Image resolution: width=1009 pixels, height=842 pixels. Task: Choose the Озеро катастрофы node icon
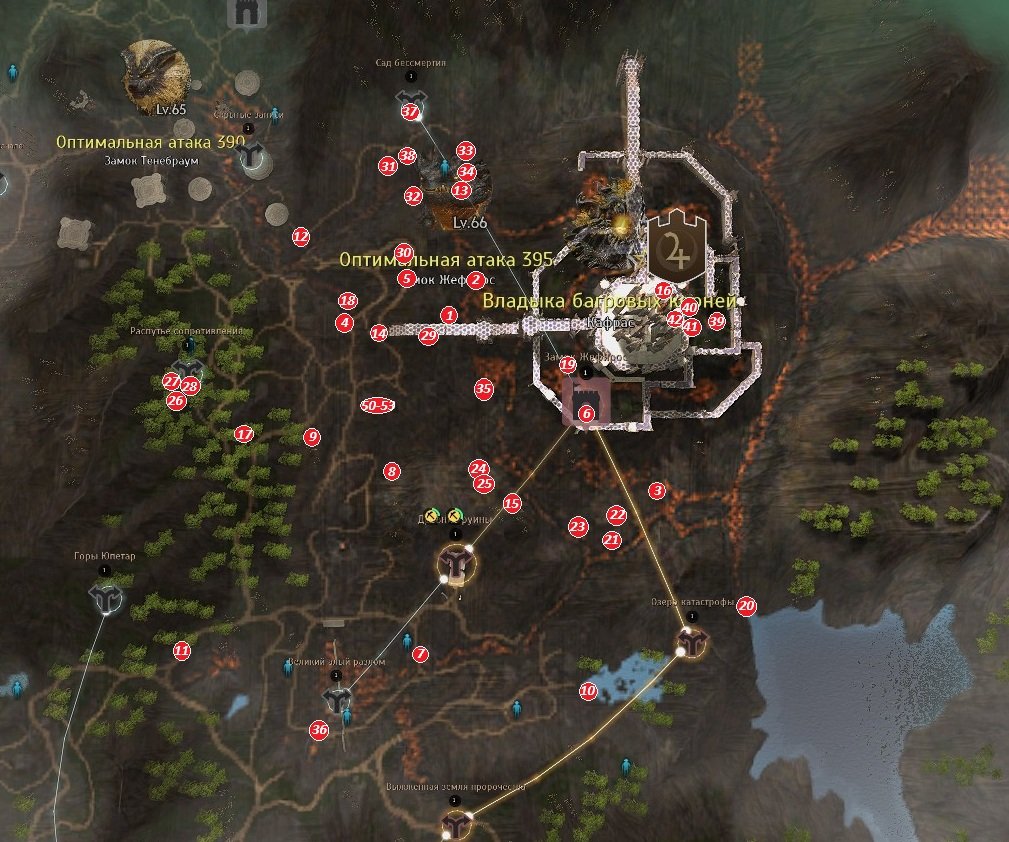click(x=691, y=642)
